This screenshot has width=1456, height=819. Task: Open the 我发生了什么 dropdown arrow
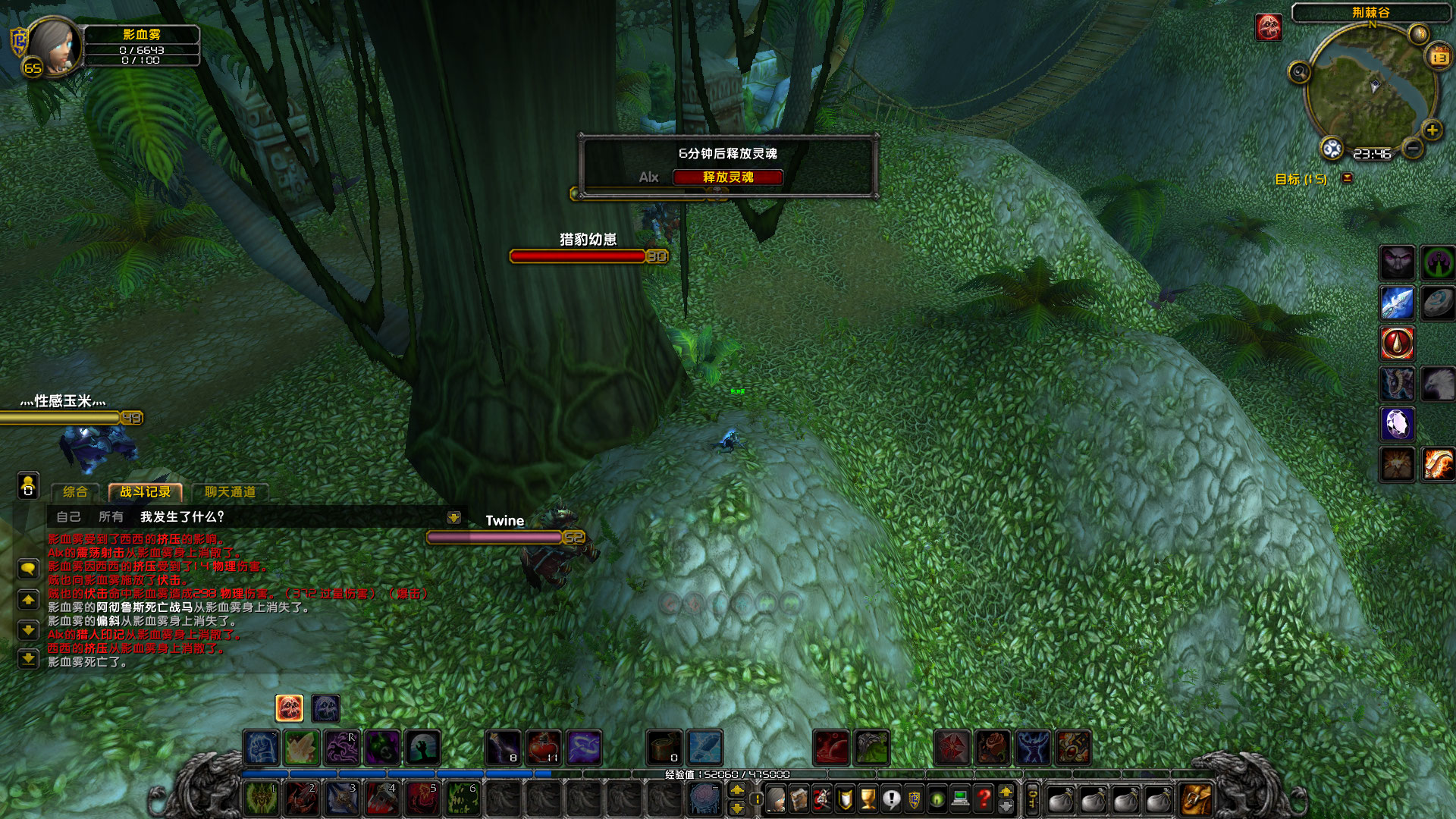click(x=453, y=518)
